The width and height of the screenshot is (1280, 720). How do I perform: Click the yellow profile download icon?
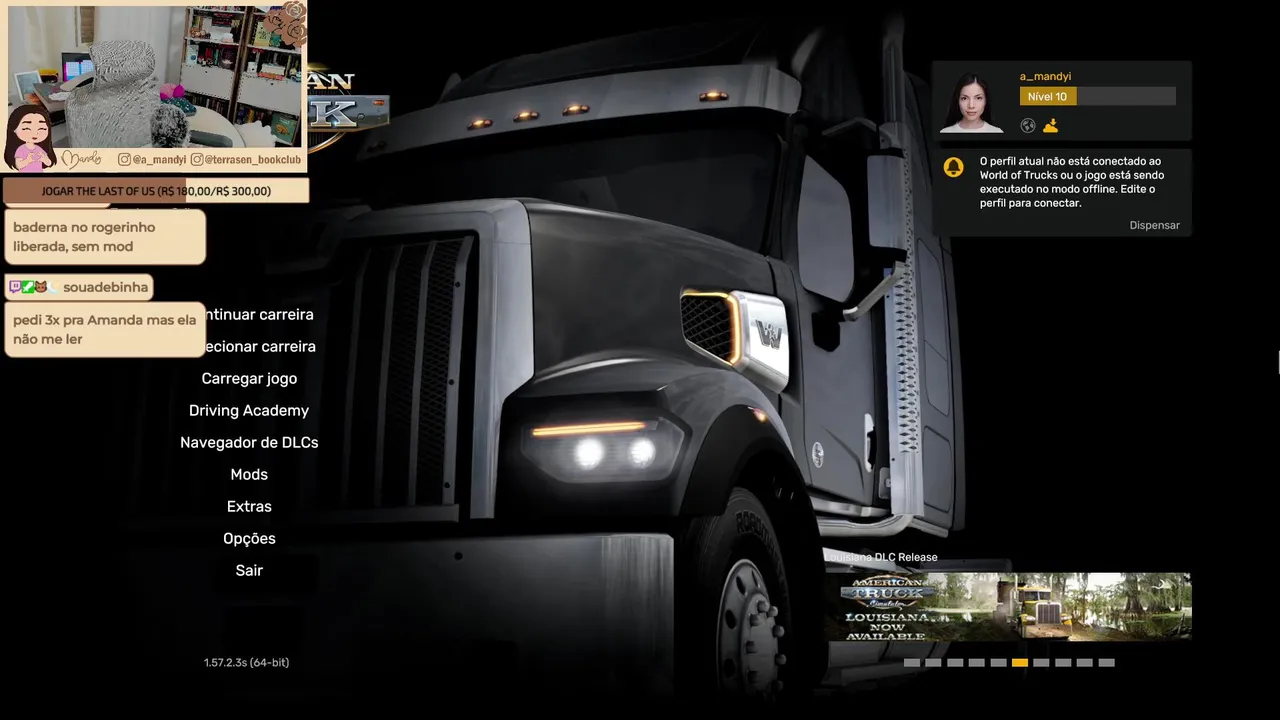(x=1050, y=126)
